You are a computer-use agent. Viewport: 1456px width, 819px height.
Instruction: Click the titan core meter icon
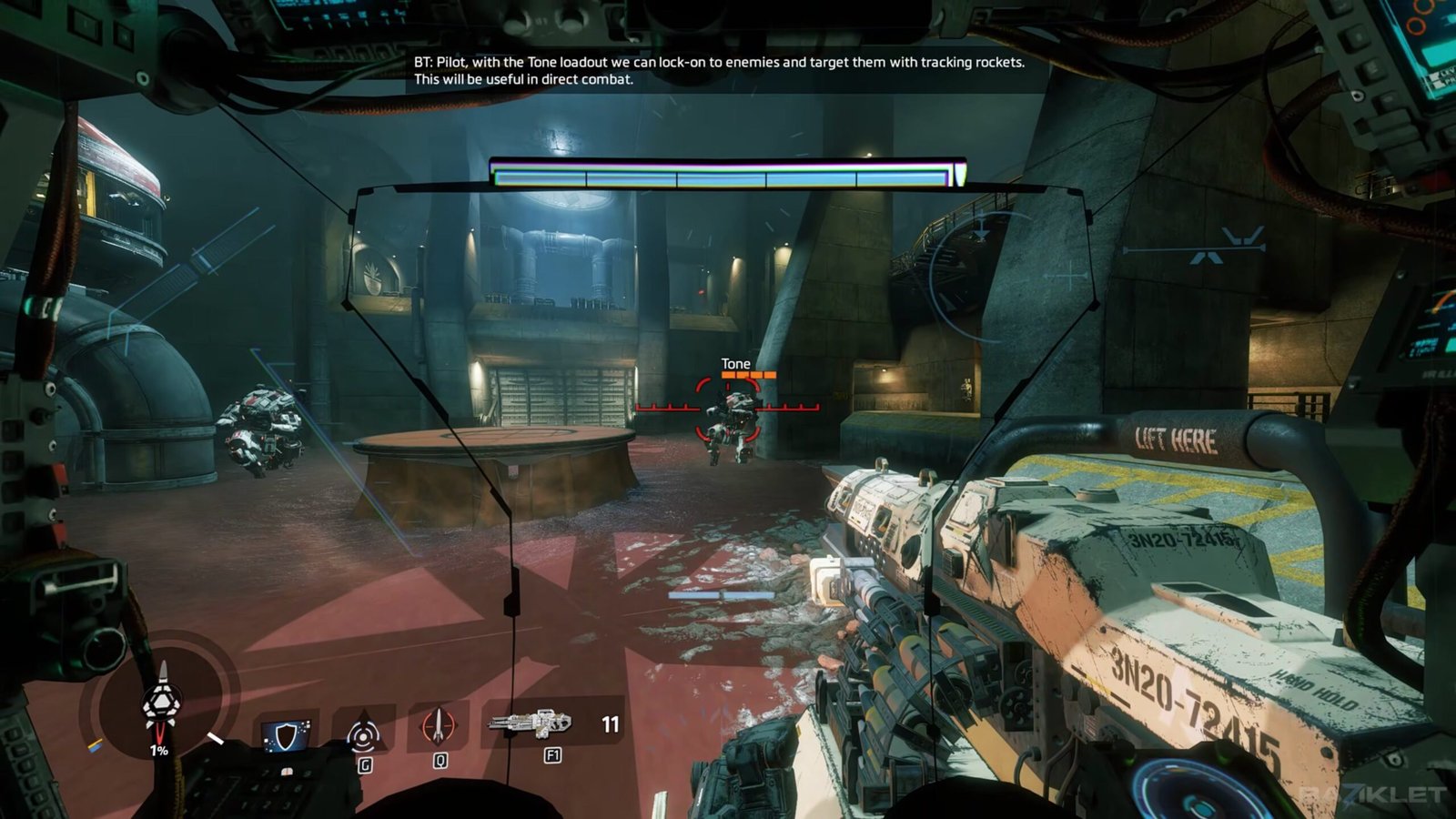[x=161, y=703]
